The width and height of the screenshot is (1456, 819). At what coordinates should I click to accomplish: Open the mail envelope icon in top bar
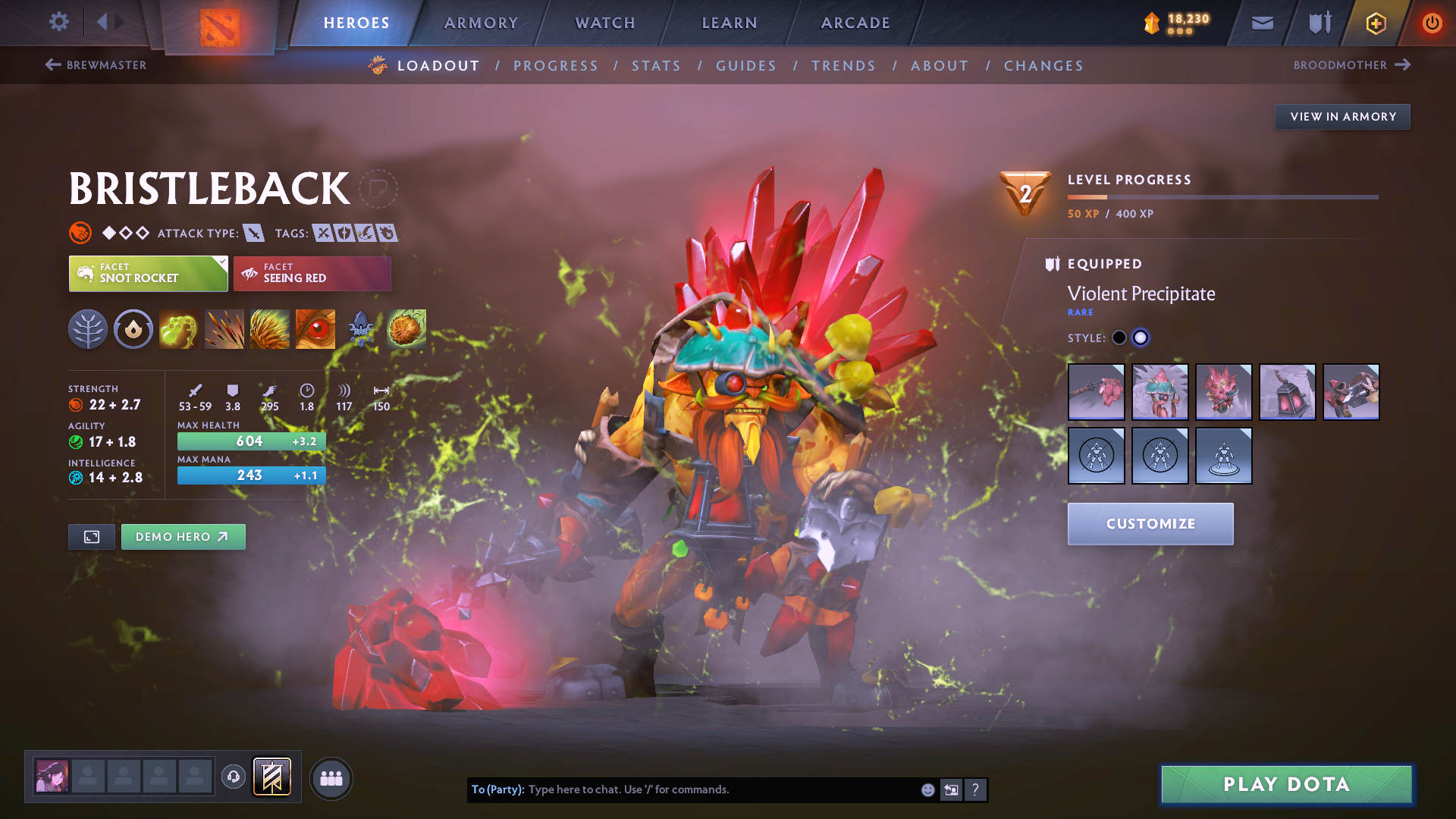(x=1261, y=23)
